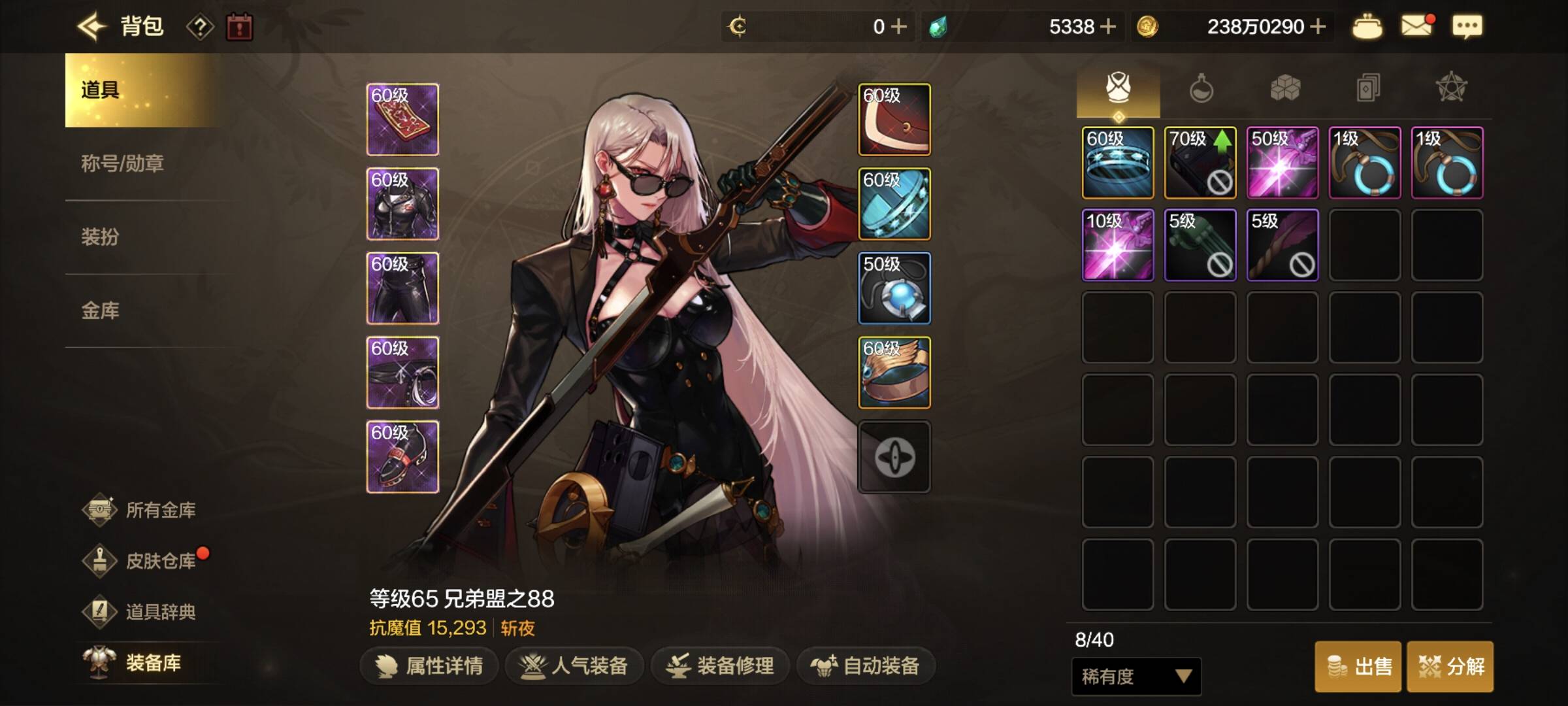
Task: Activate 自动装备 auto-equip
Action: click(866, 666)
